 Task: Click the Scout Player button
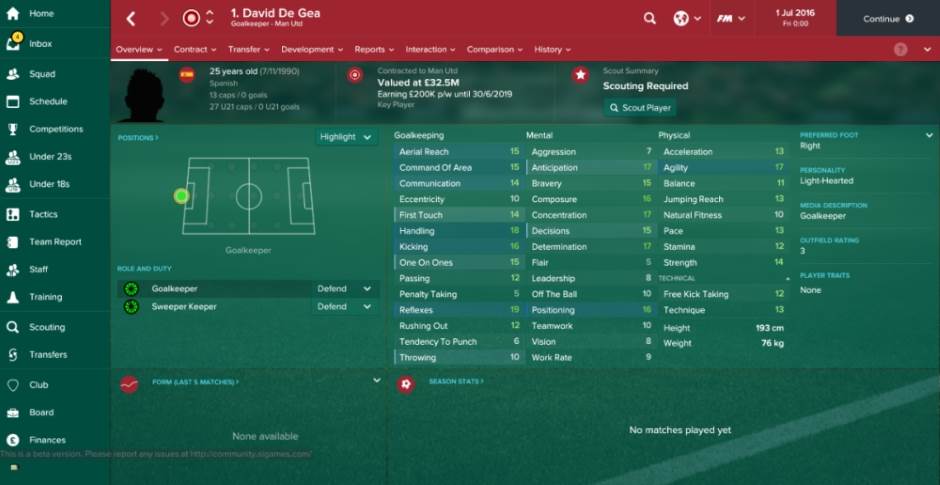click(x=640, y=108)
